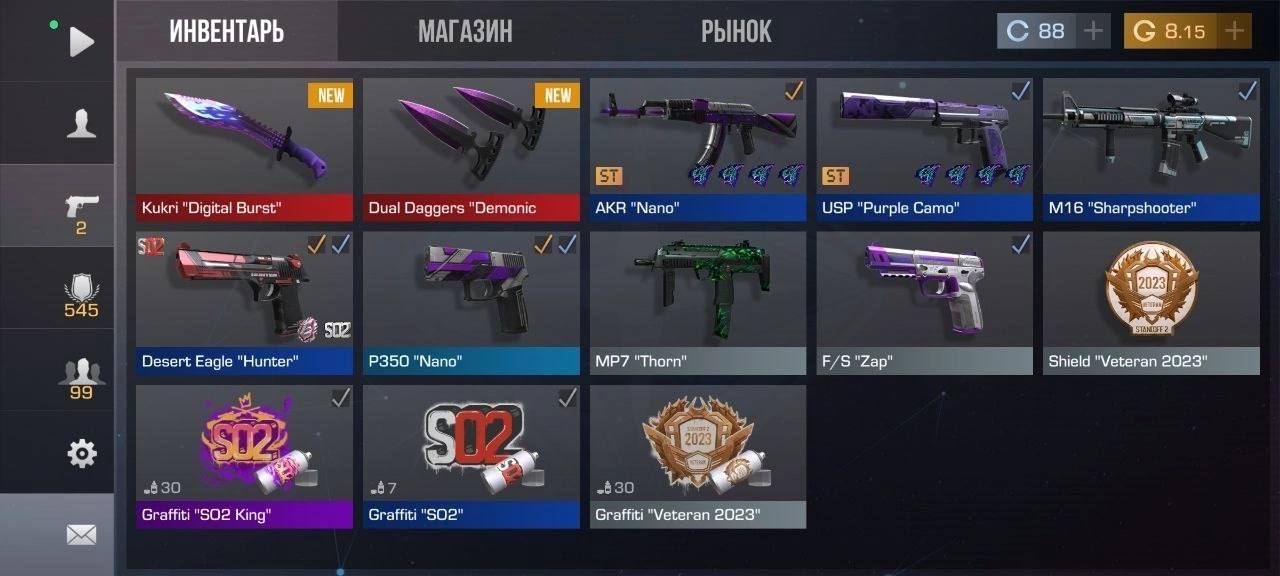Choose the Desert Eagle "Hunter" skin
This screenshot has width=1280, height=576.
pos(244,302)
